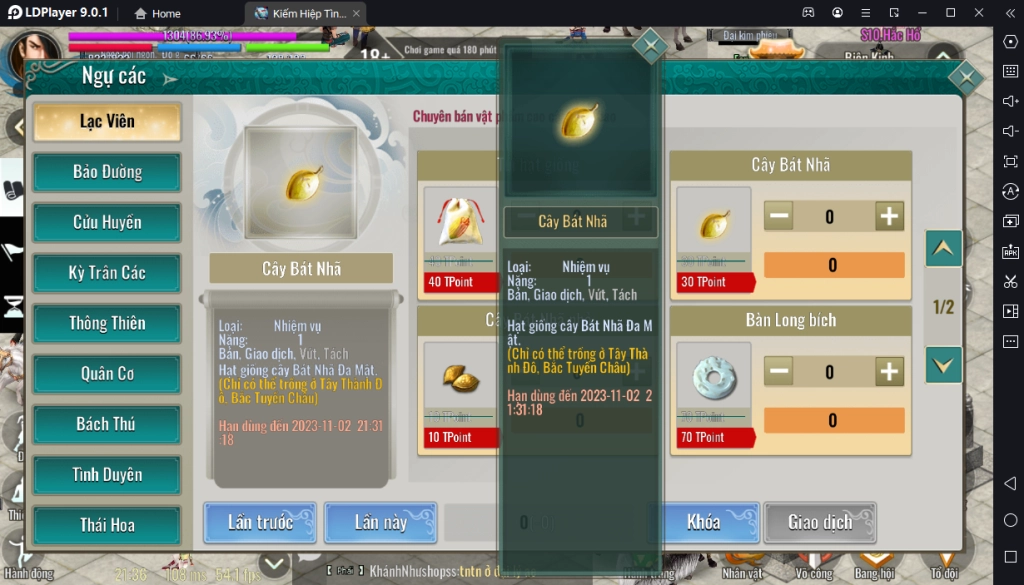Choose the Kỳ Trân Các category
This screenshot has height=585, width=1024.
coord(107,273)
